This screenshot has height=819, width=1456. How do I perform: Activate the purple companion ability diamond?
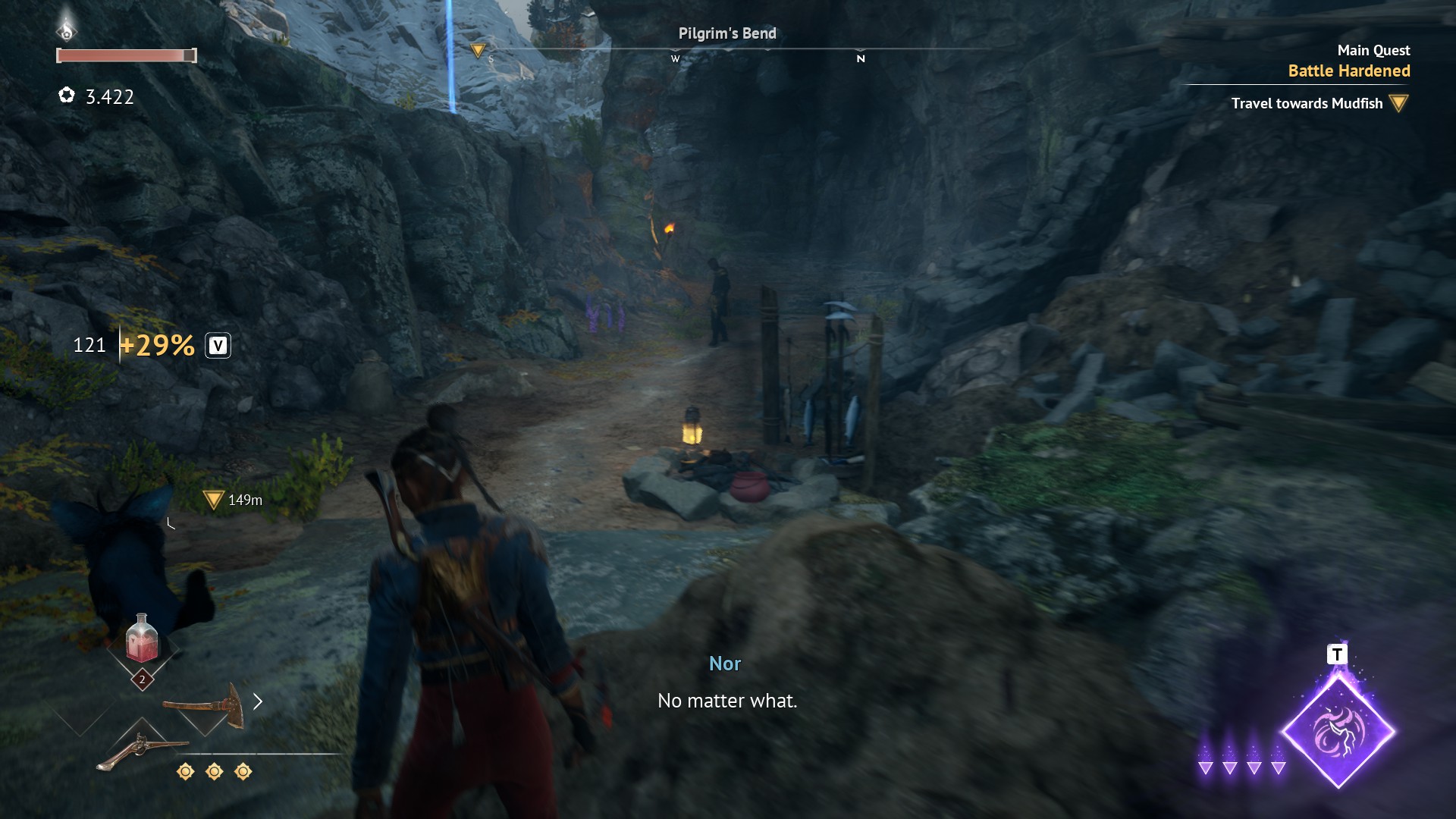tap(1338, 732)
